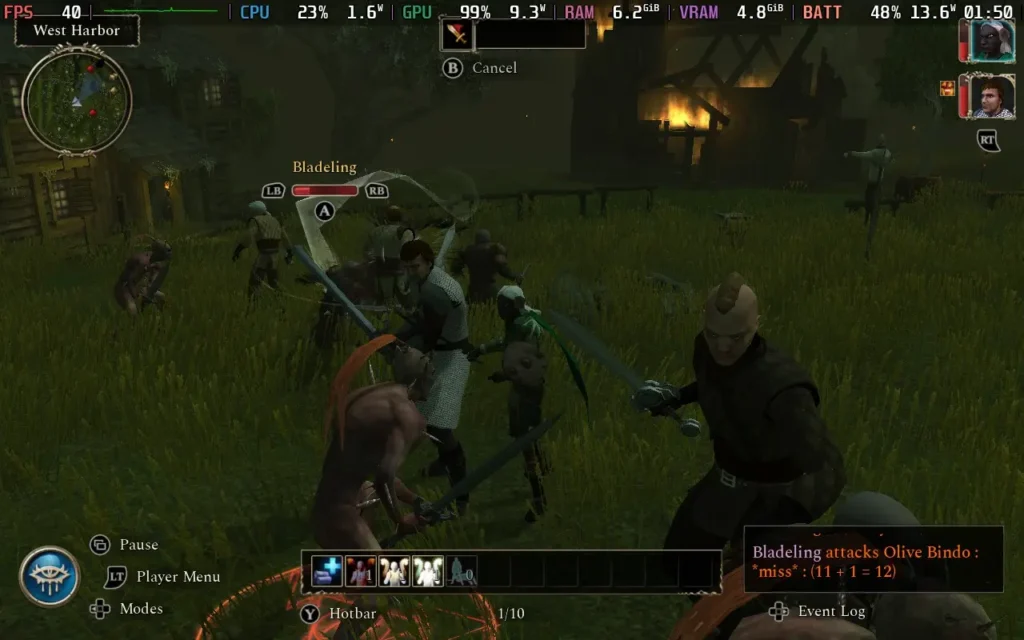The height and width of the screenshot is (640, 1024).
Task: Use the red figure hotbar ability
Action: coord(361,571)
